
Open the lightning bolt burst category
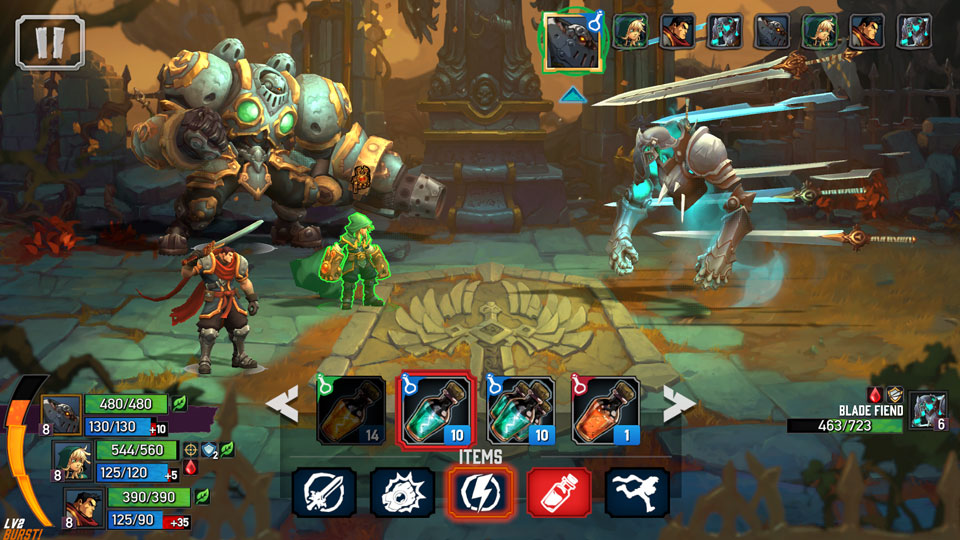(x=480, y=492)
